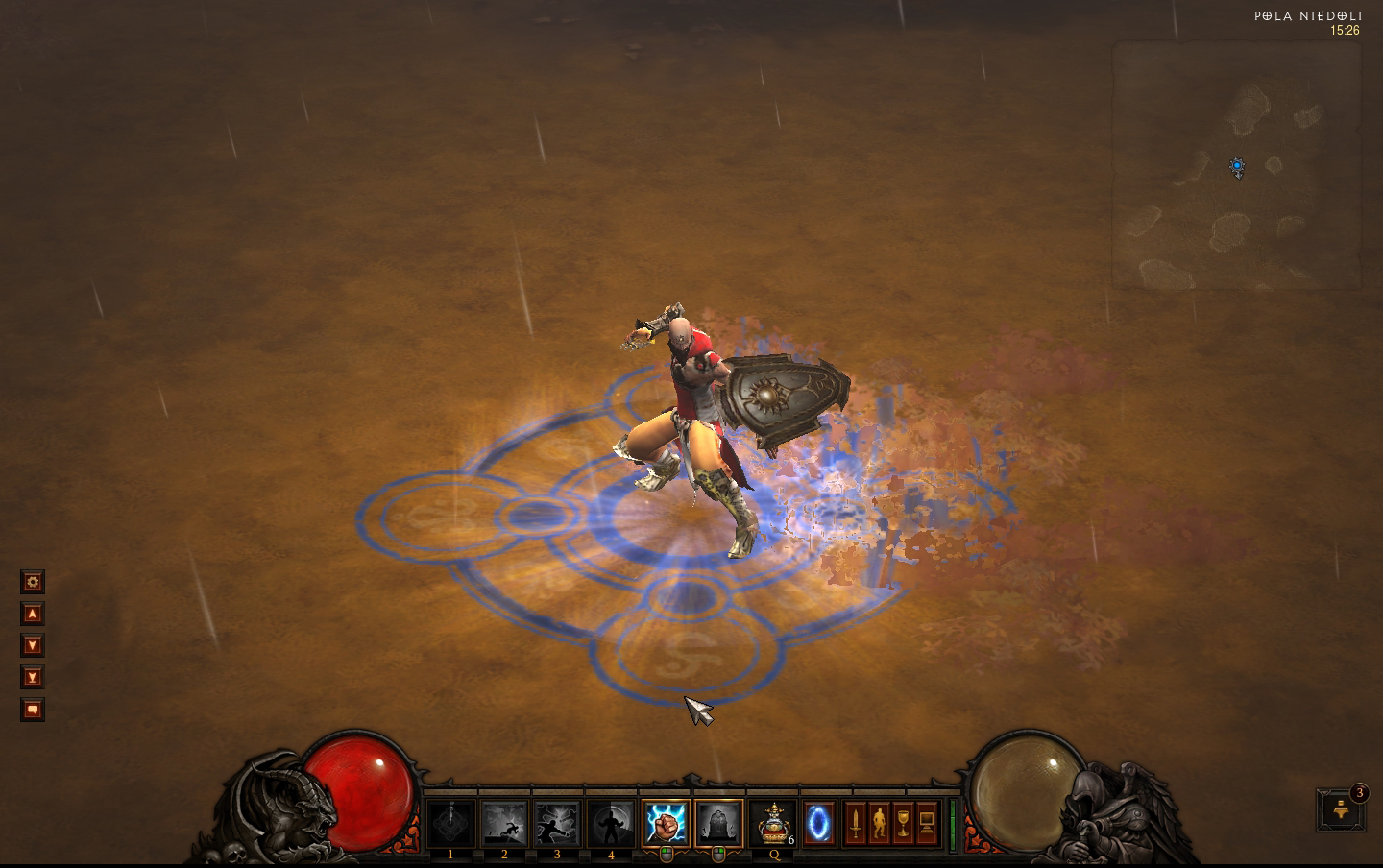Image resolution: width=1383 pixels, height=868 pixels.
Task: Open the character inventory figure icon
Action: [879, 824]
